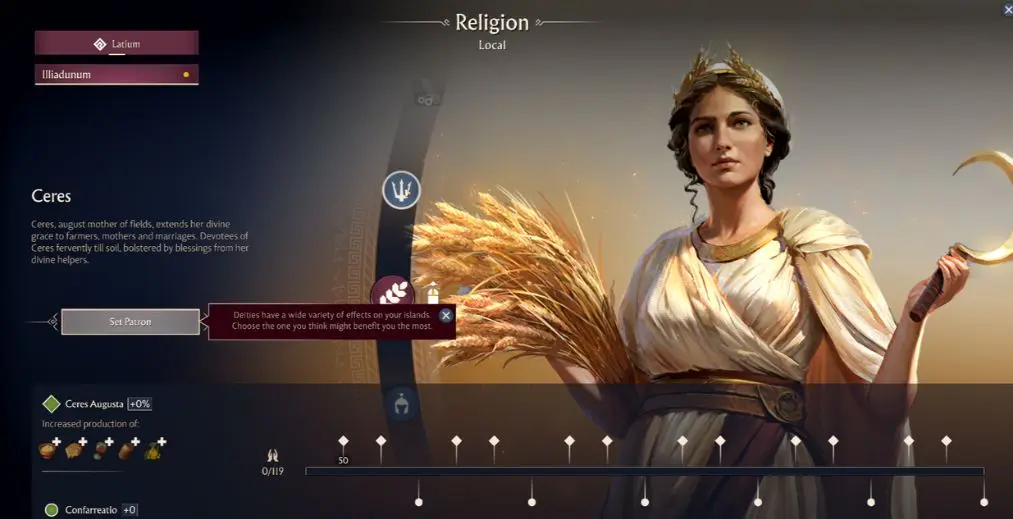Open the Ceres Augusta effect entry
The image size is (1013, 519).
click(x=93, y=404)
